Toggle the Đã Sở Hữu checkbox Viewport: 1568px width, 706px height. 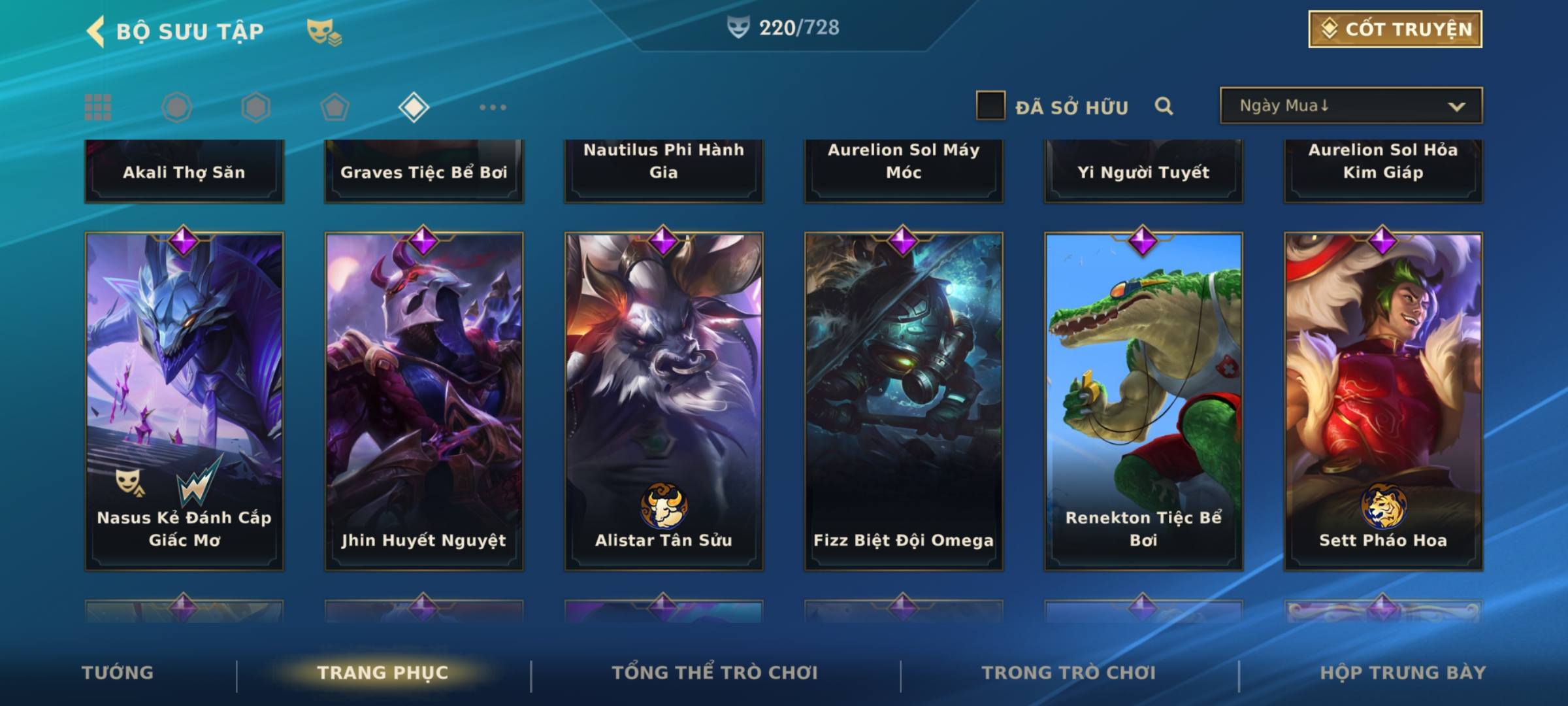point(990,106)
